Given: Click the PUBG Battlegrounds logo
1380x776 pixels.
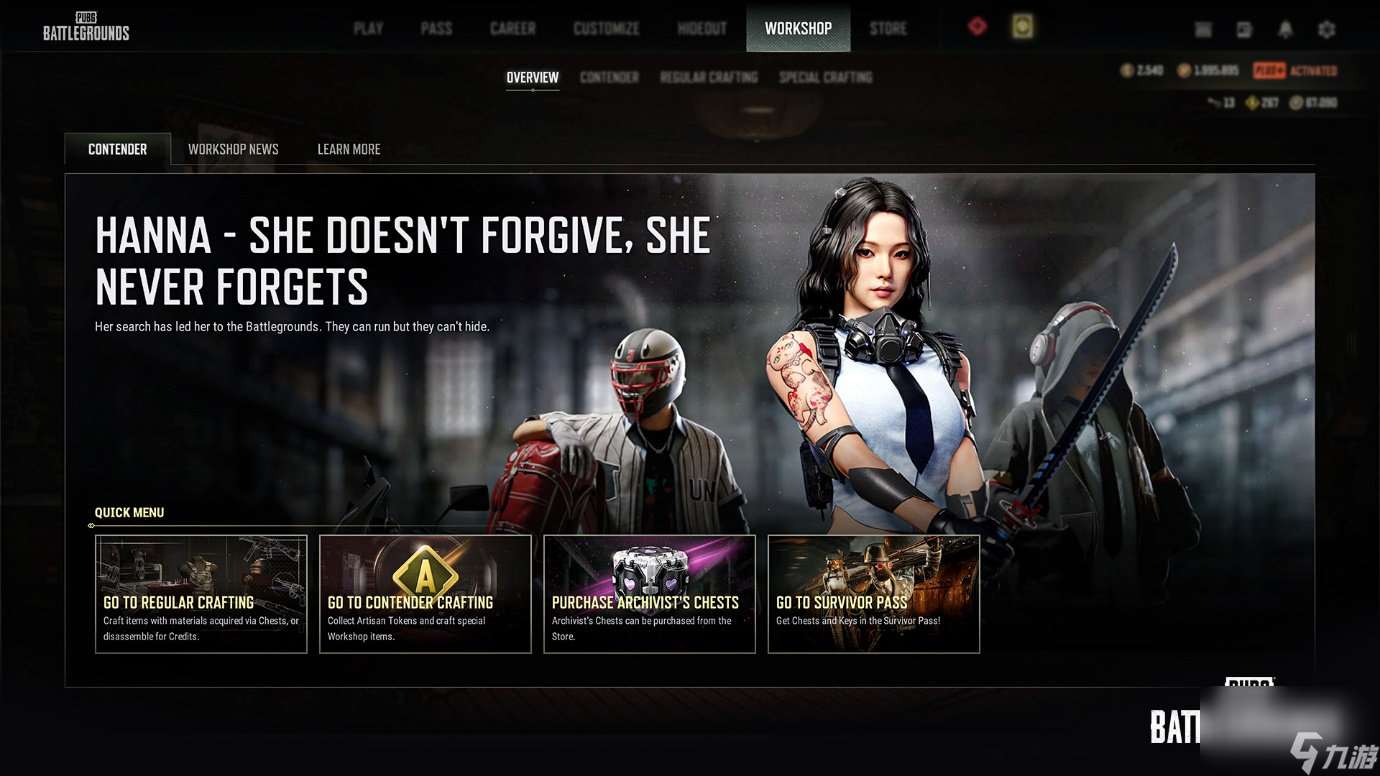Looking at the screenshot, I should click(x=85, y=27).
